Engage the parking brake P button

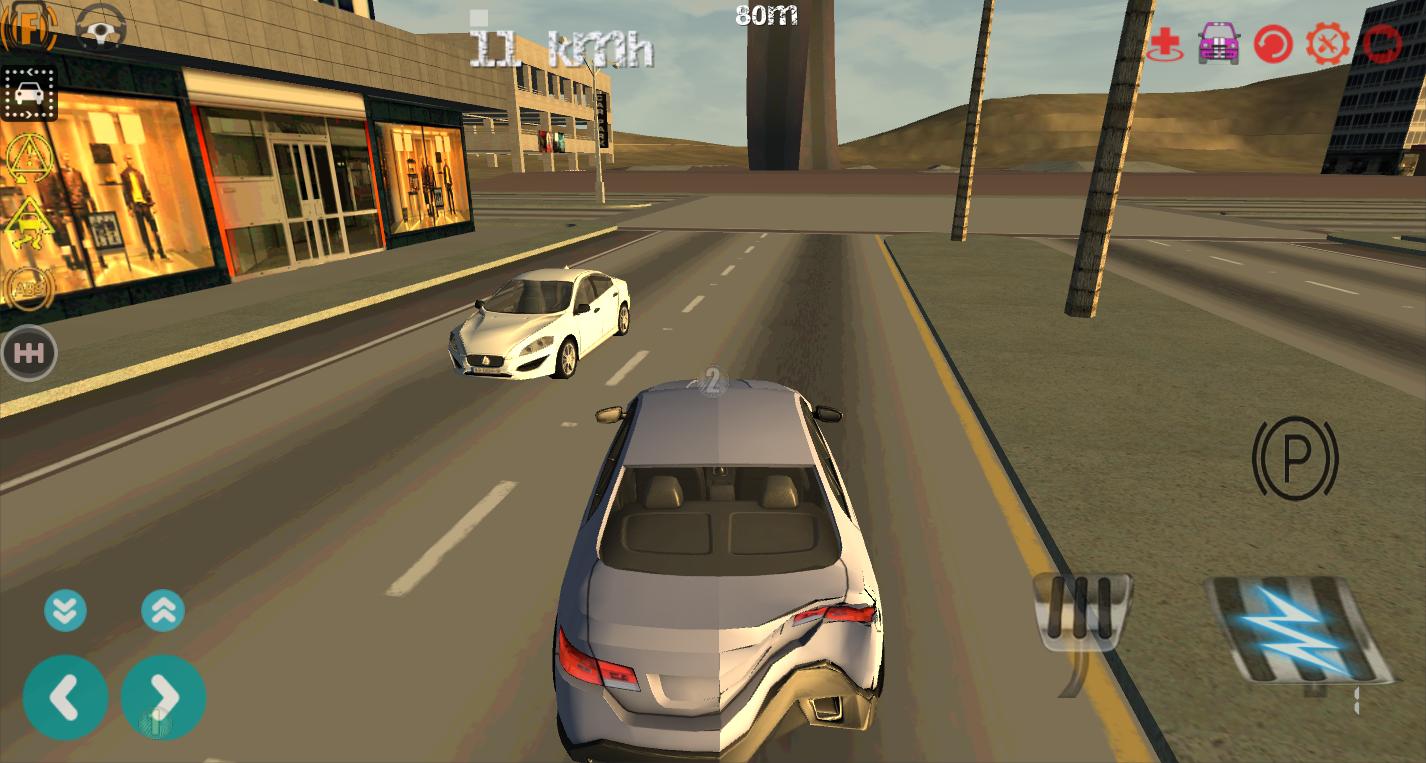pyautogui.click(x=1295, y=460)
